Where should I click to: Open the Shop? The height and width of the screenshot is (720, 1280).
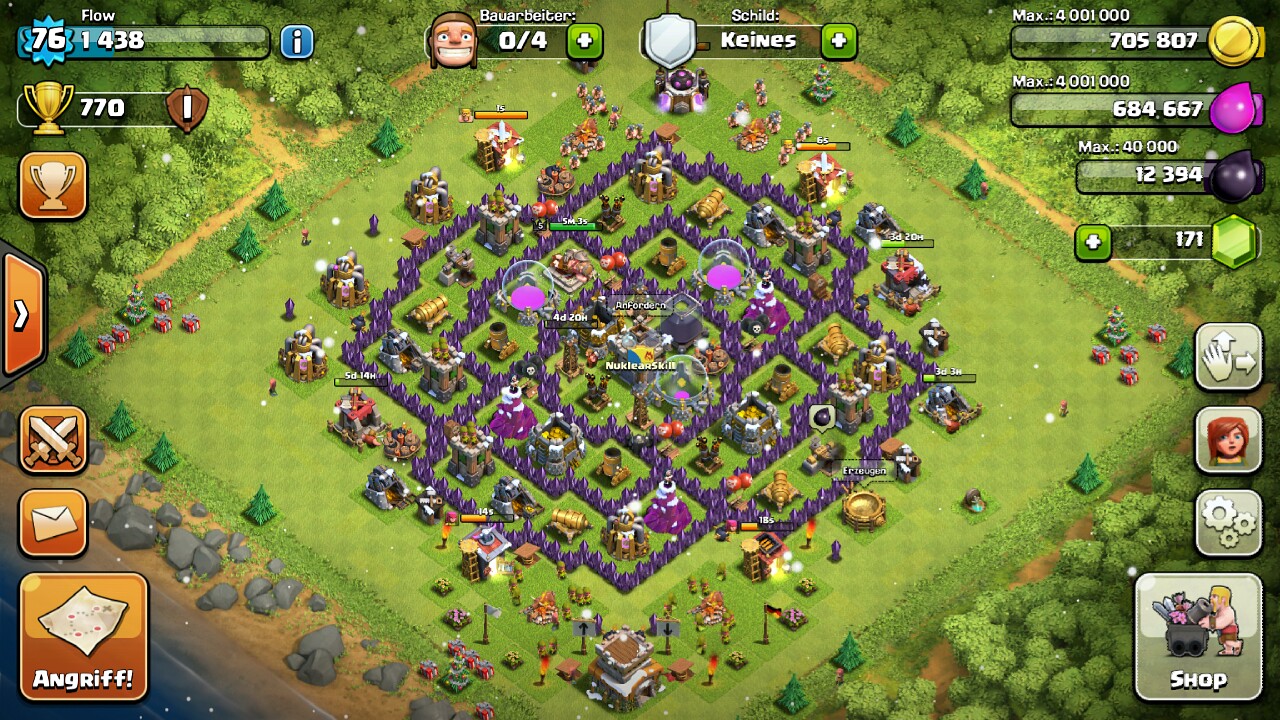pyautogui.click(x=1198, y=637)
